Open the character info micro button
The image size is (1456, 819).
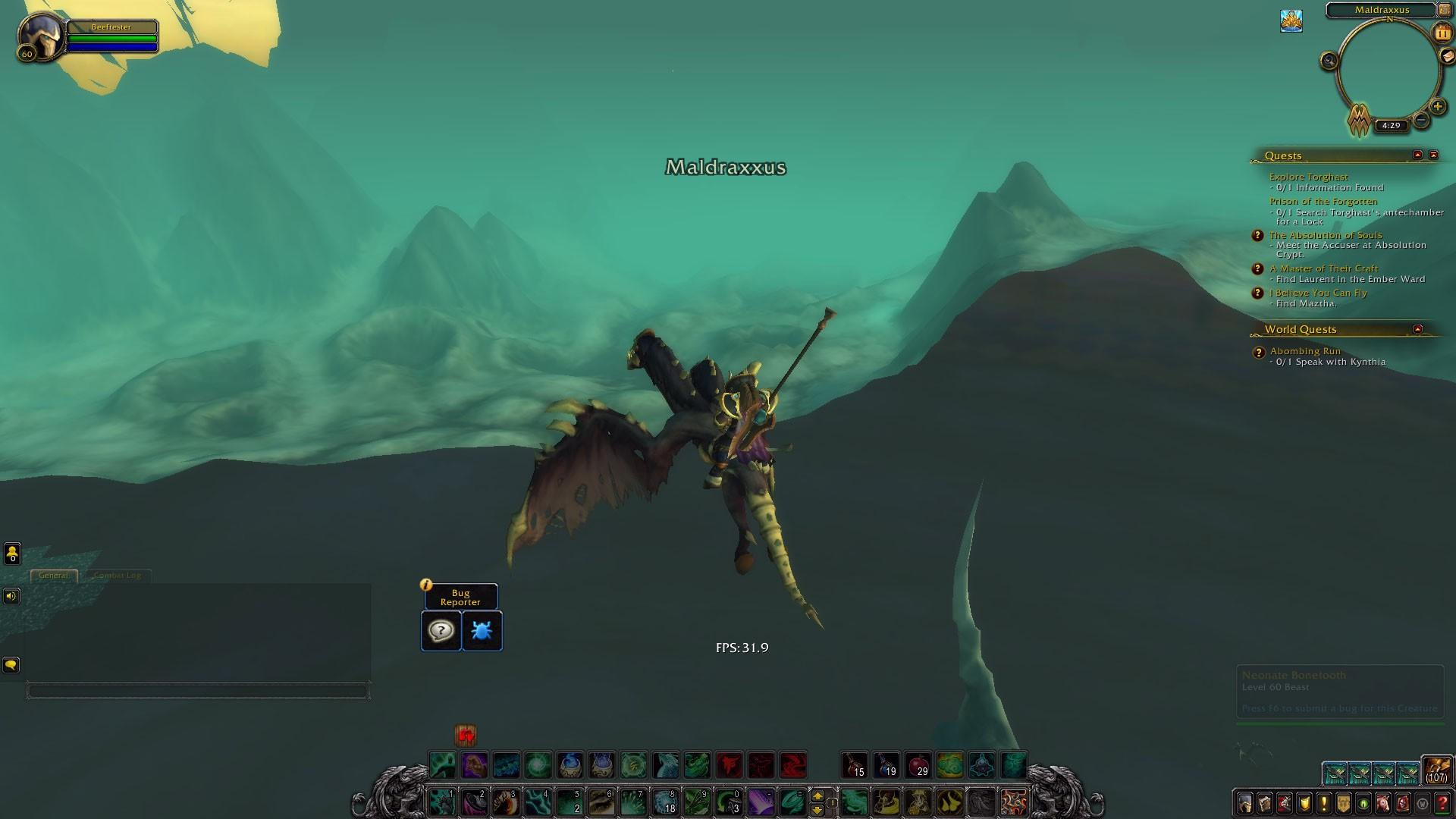coord(1244,802)
